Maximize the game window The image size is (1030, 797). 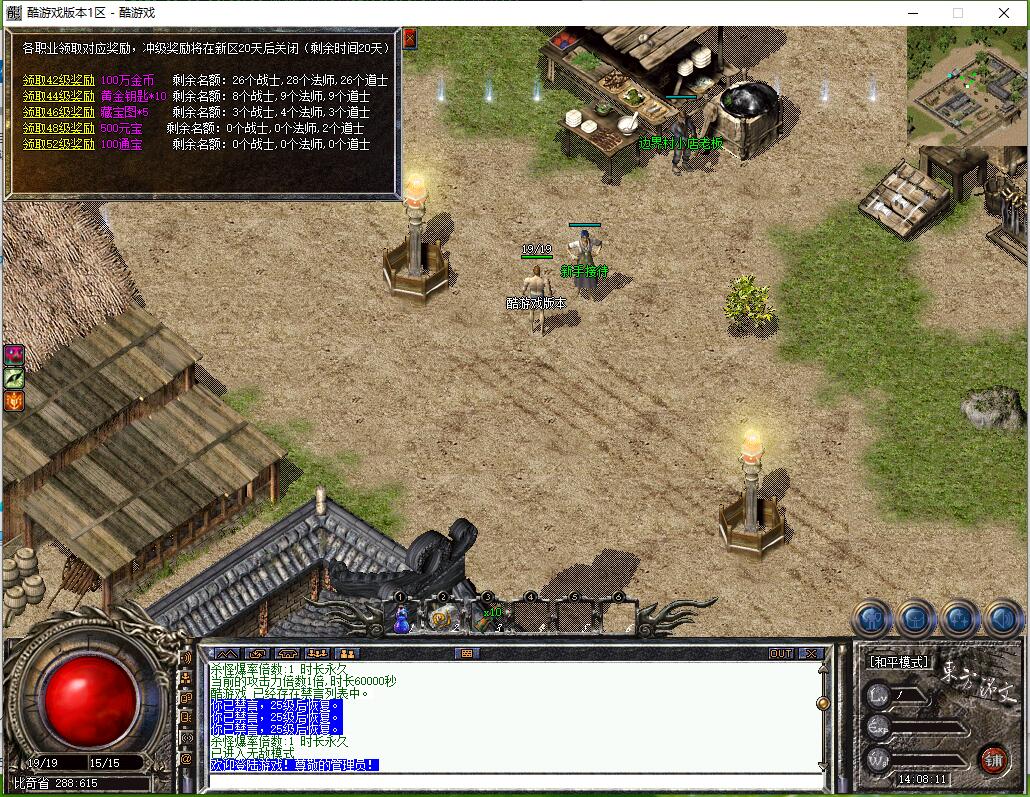pyautogui.click(x=958, y=13)
